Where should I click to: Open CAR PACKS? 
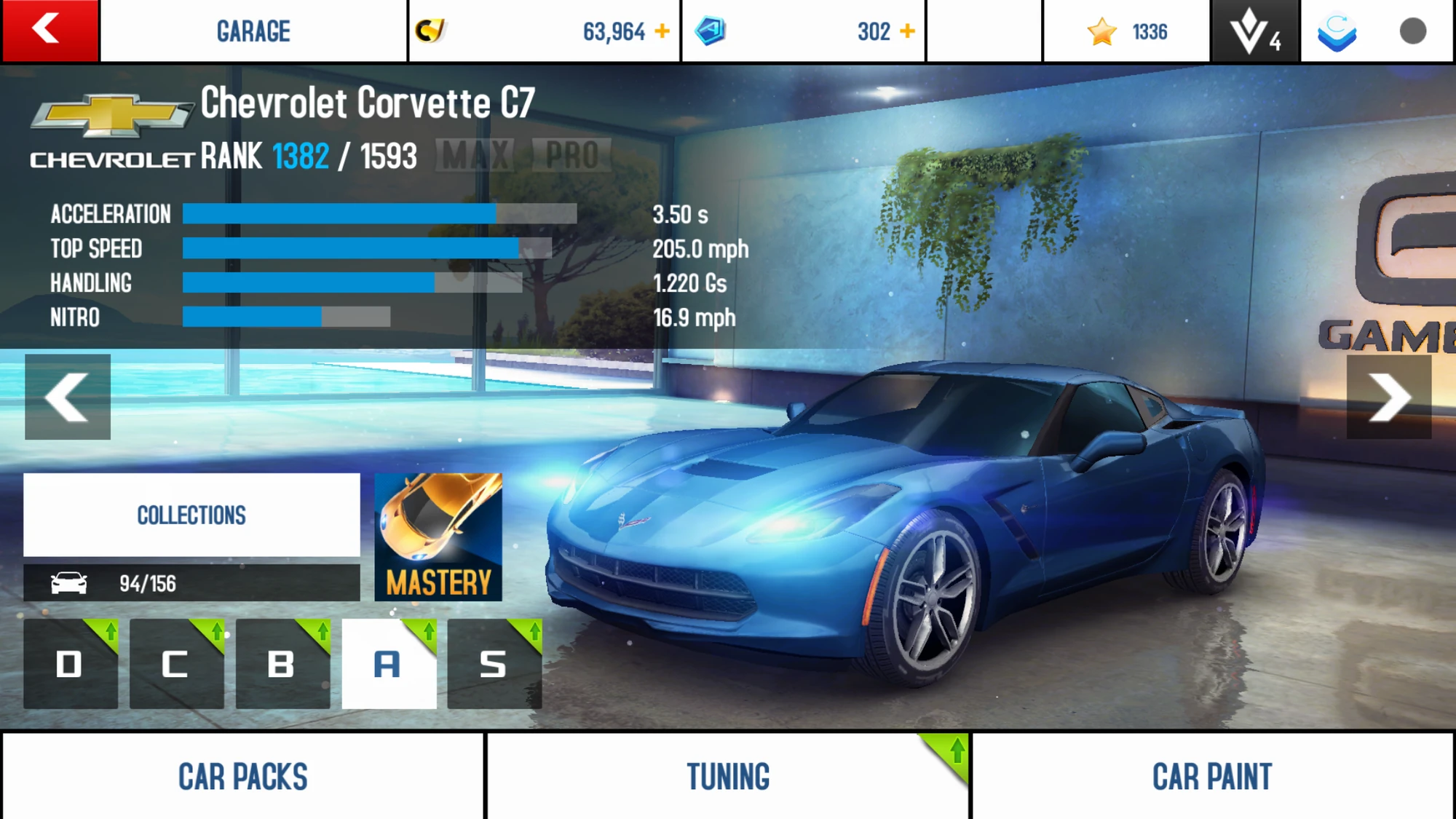[x=244, y=775]
